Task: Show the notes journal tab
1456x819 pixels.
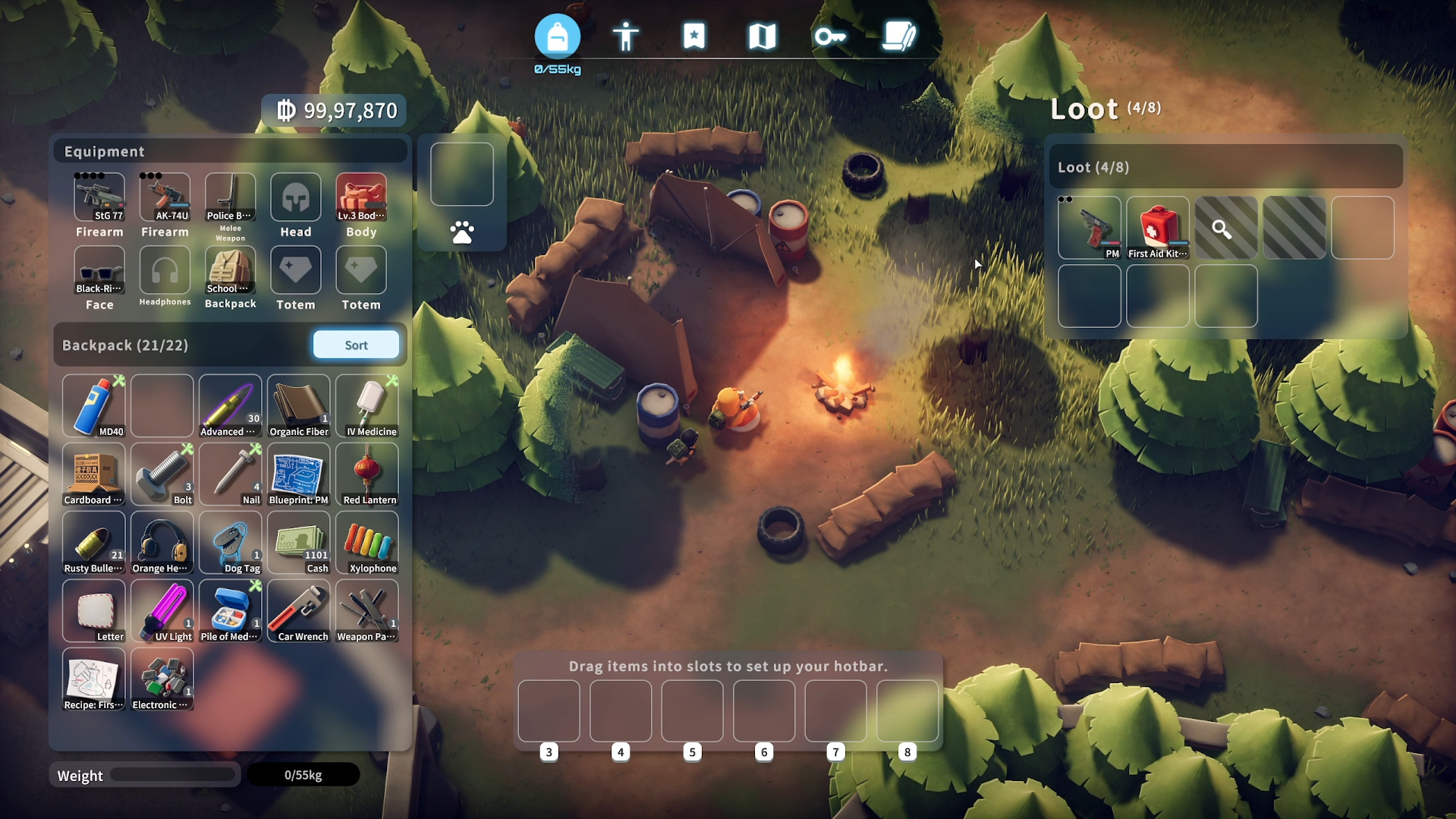Action: (x=898, y=36)
